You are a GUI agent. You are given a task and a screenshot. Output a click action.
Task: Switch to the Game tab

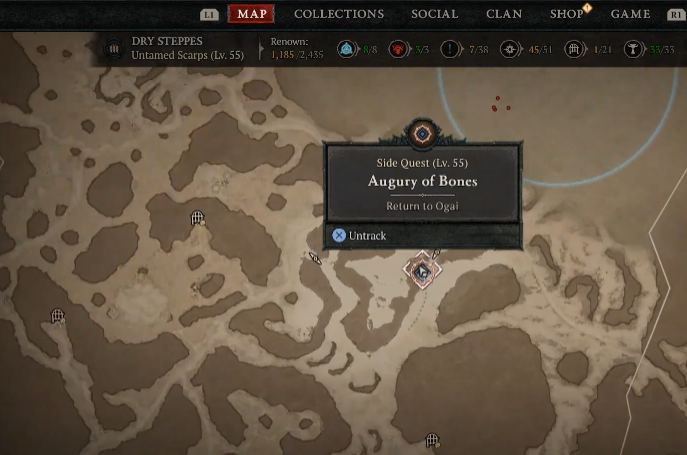click(630, 14)
